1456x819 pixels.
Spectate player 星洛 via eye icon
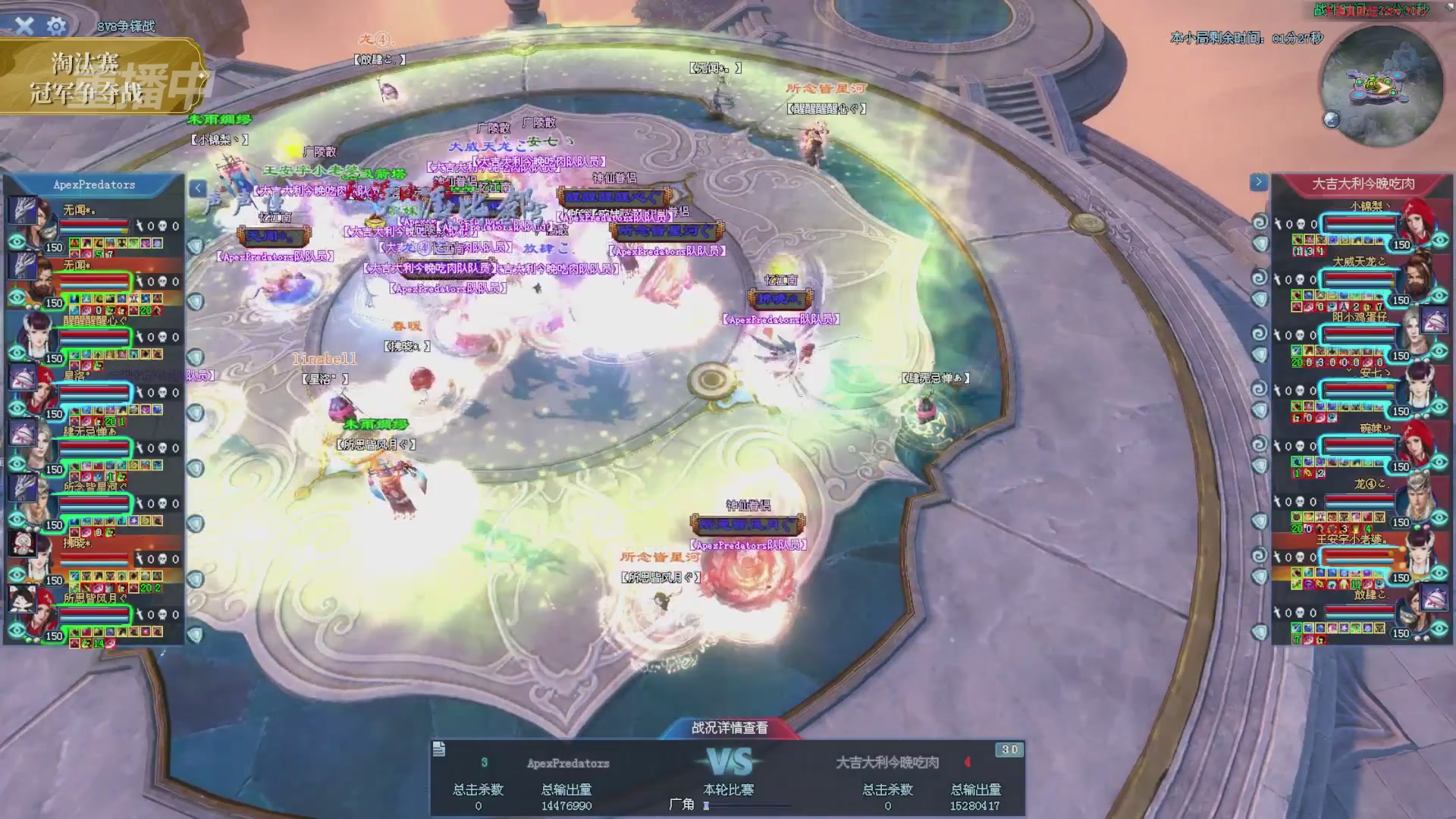click(17, 409)
